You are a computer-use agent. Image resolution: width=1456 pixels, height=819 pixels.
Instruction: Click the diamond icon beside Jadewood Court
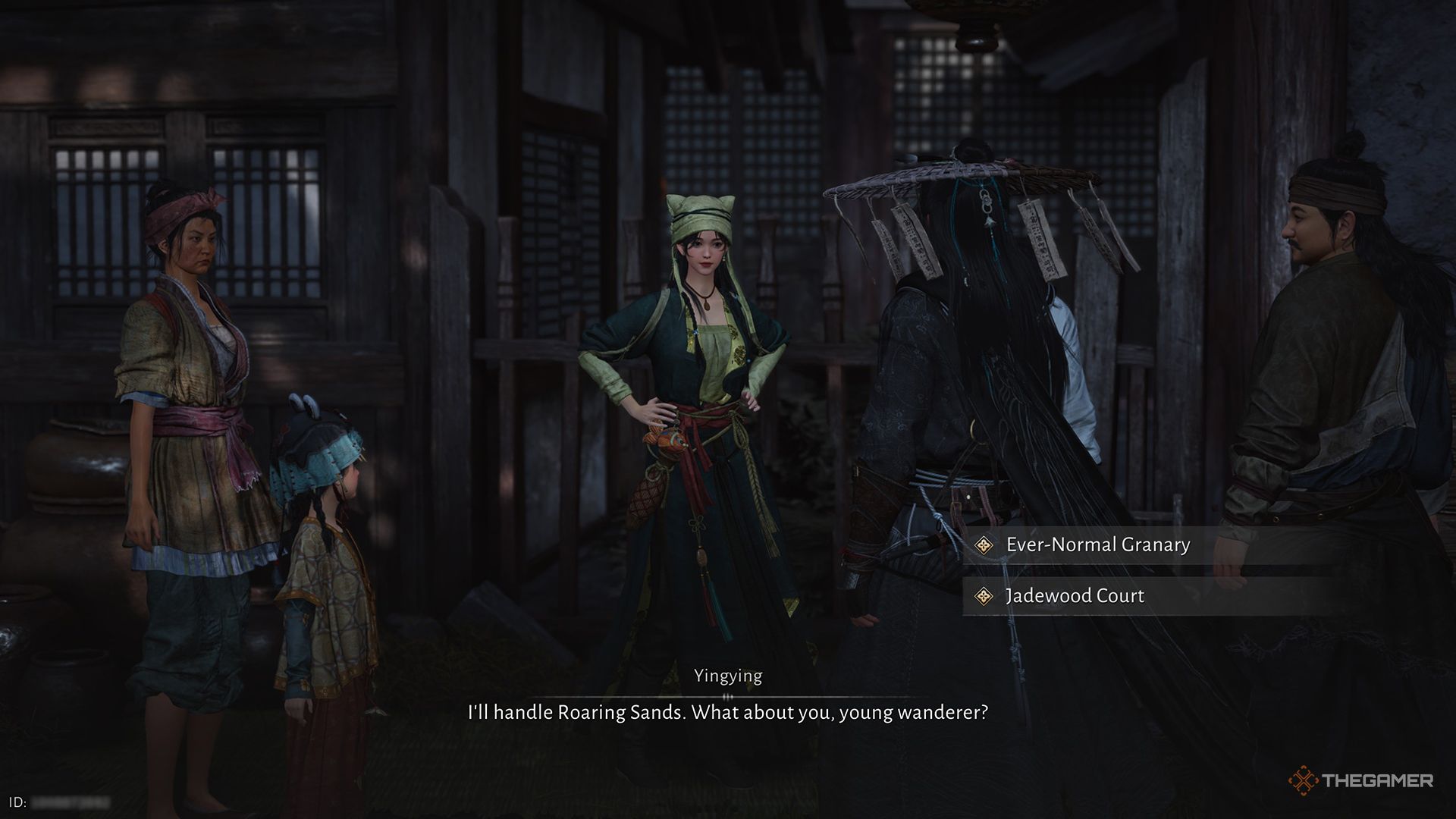pyautogui.click(x=984, y=596)
